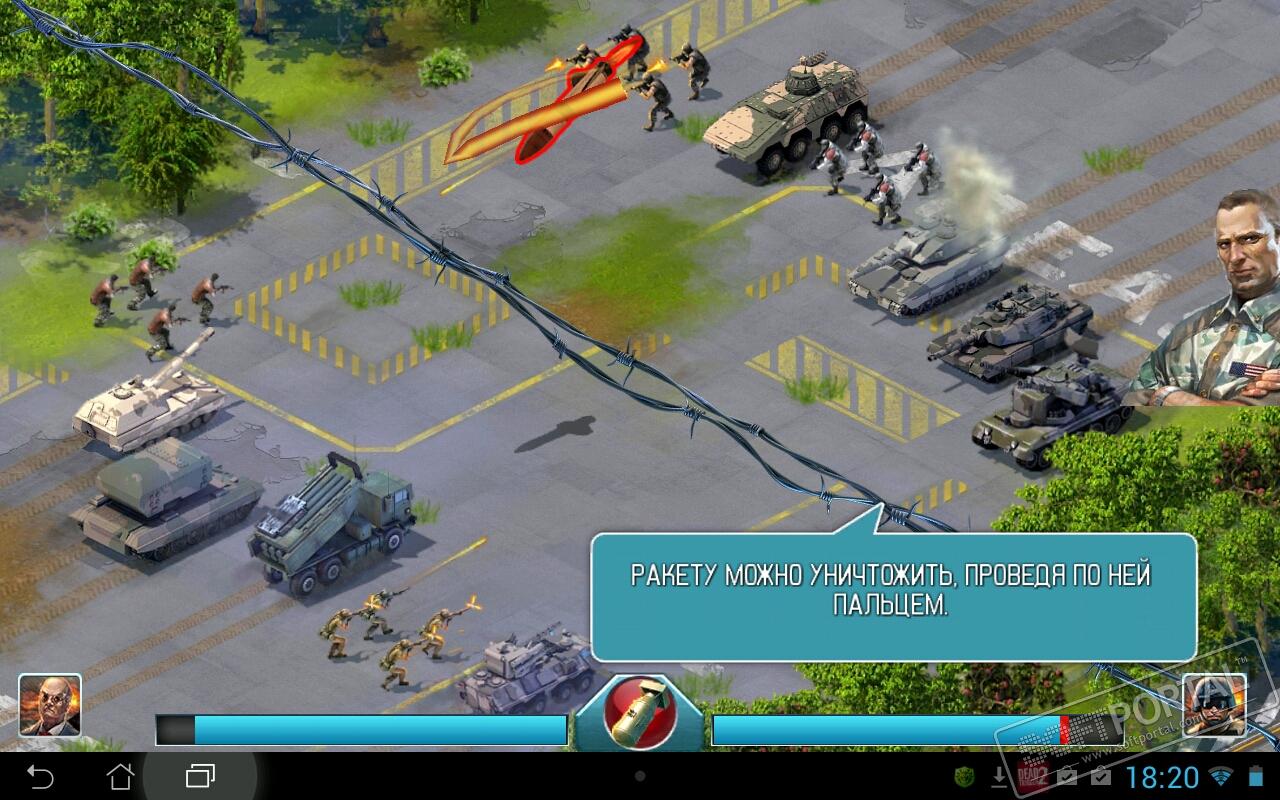Go back with Android back arrow

coord(40,776)
